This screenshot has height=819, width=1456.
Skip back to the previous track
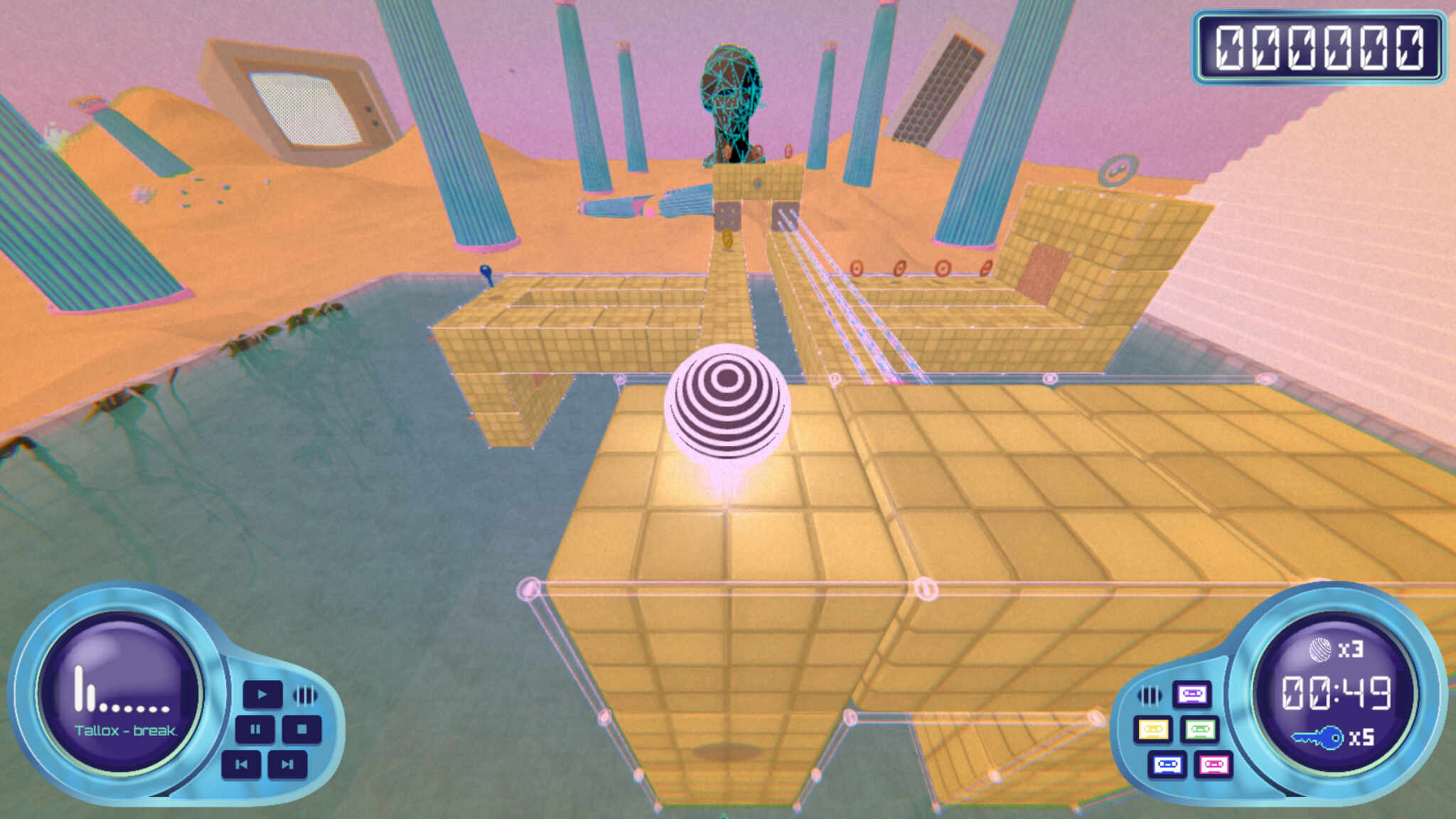[x=242, y=764]
